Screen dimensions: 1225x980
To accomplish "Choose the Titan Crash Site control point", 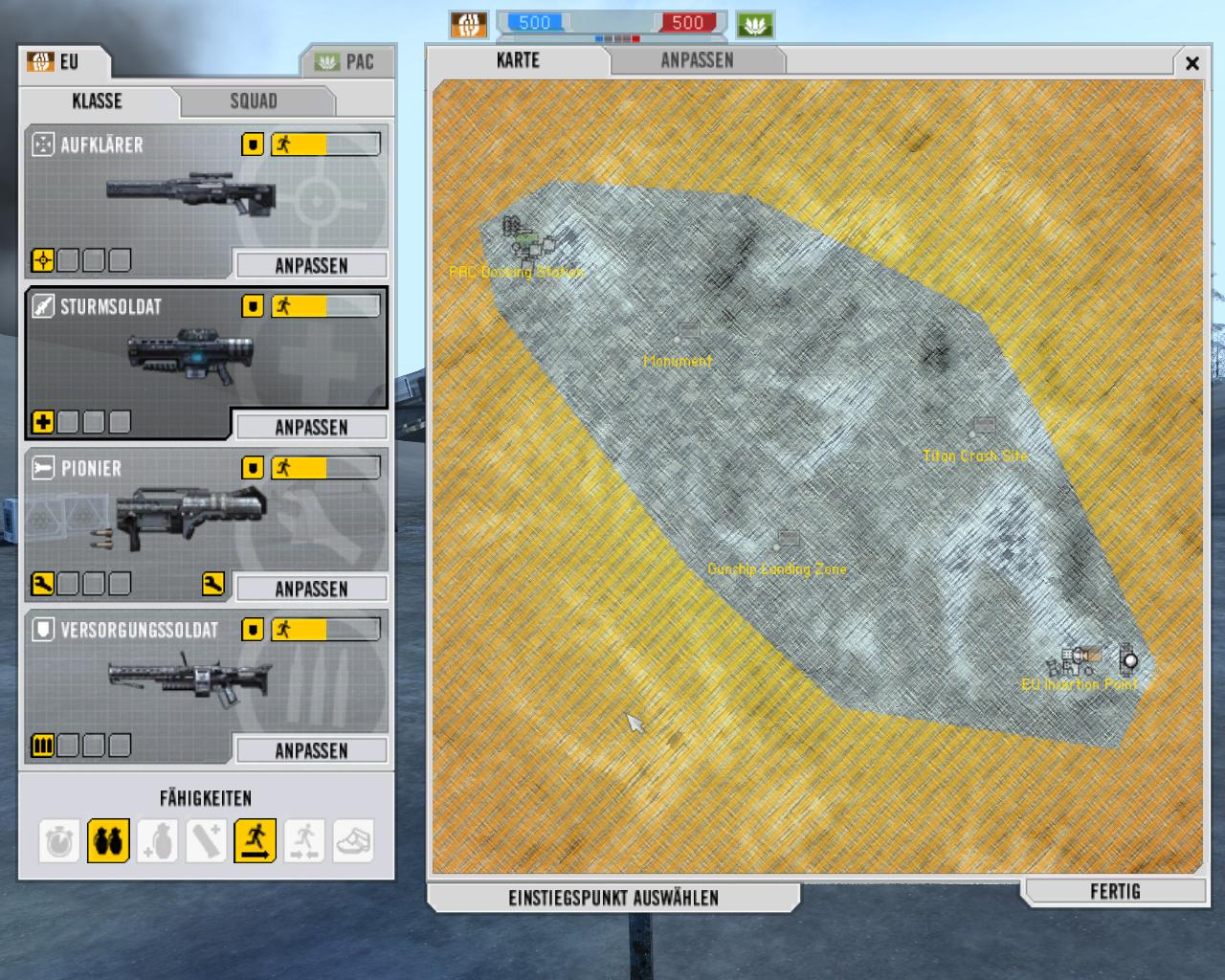I will [983, 426].
